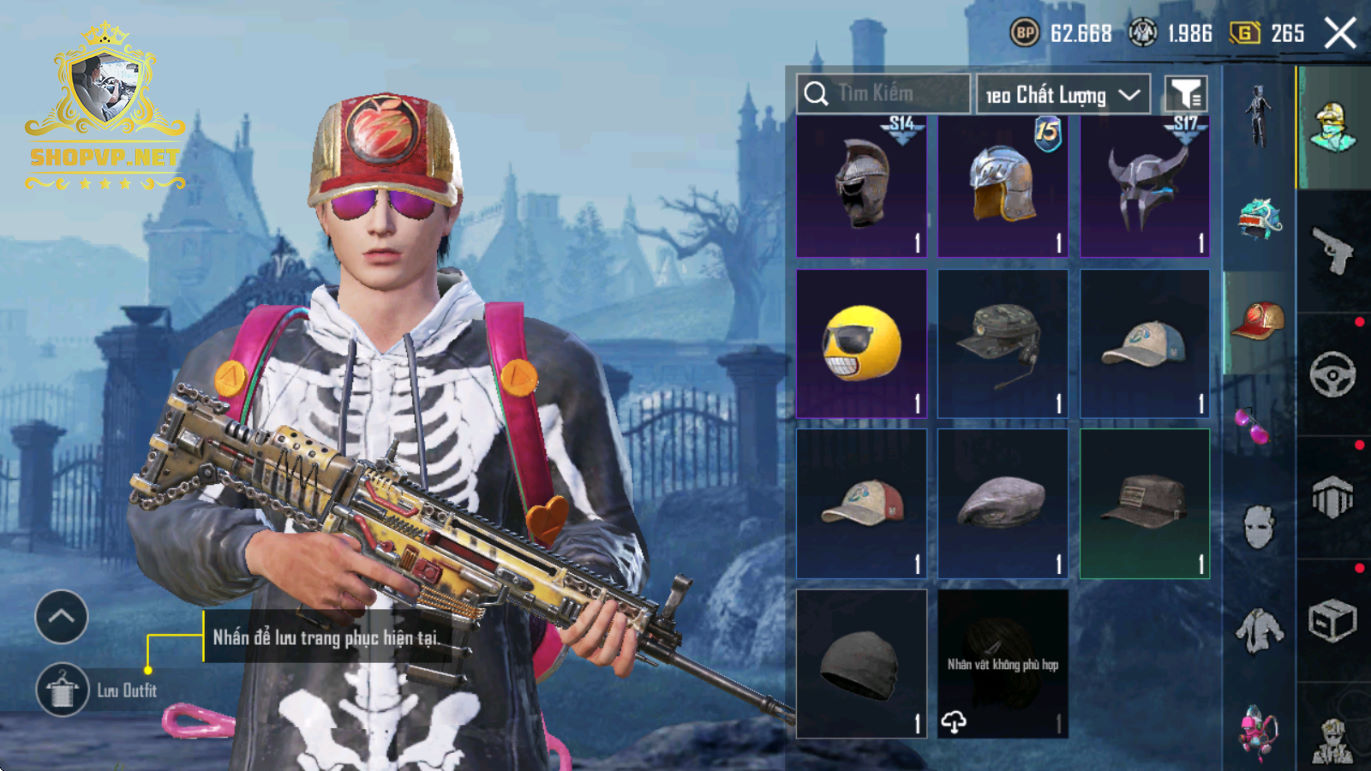1371x771 pixels.
Task: Save outfit with Lưu Outfit button
Action: pos(63,690)
